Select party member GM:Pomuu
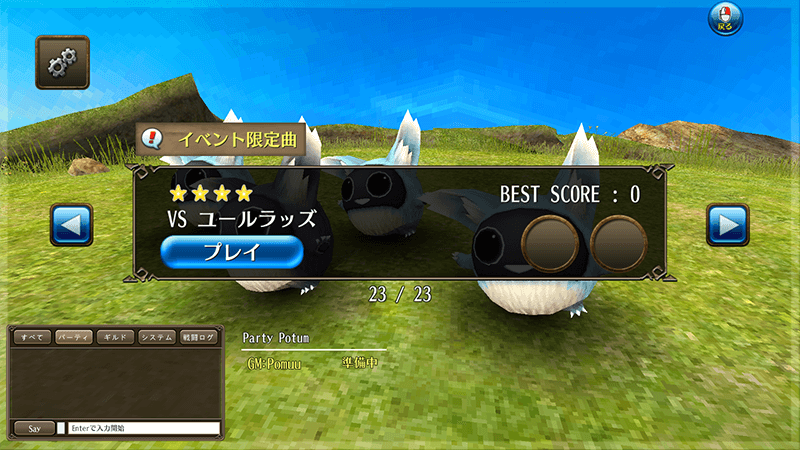The image size is (800, 450). coord(273,364)
